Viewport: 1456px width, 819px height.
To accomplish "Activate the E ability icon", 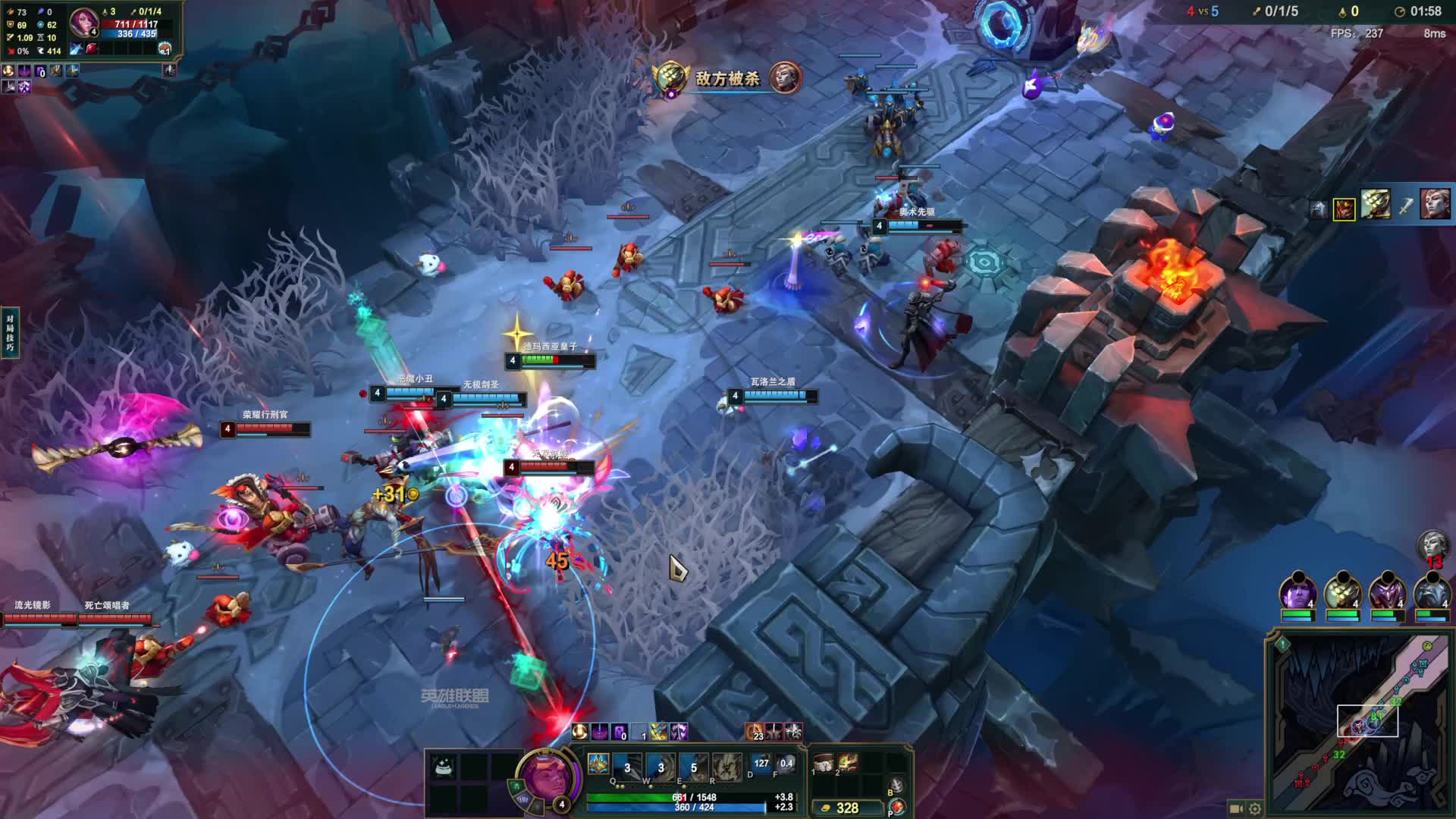I will [693, 767].
